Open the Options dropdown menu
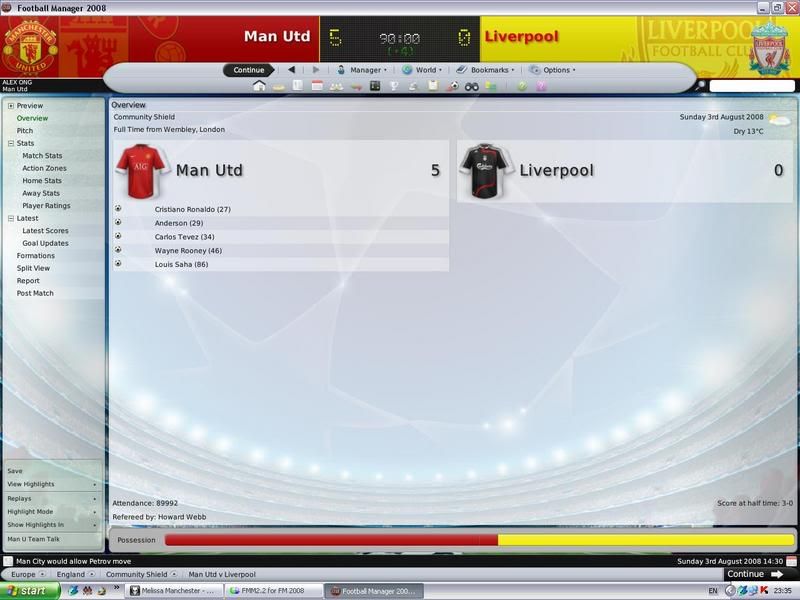 point(552,70)
